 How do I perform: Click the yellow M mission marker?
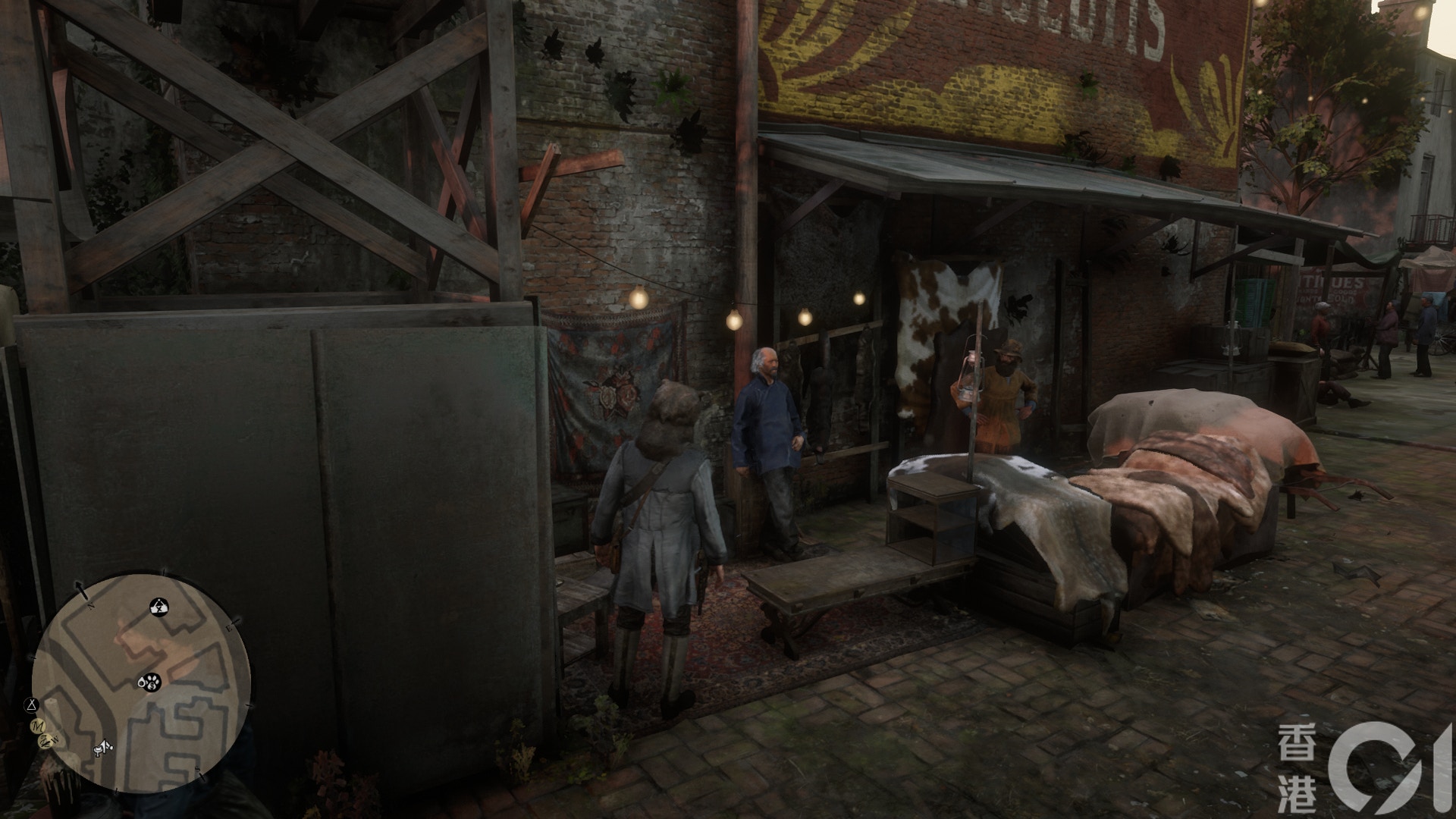click(36, 726)
